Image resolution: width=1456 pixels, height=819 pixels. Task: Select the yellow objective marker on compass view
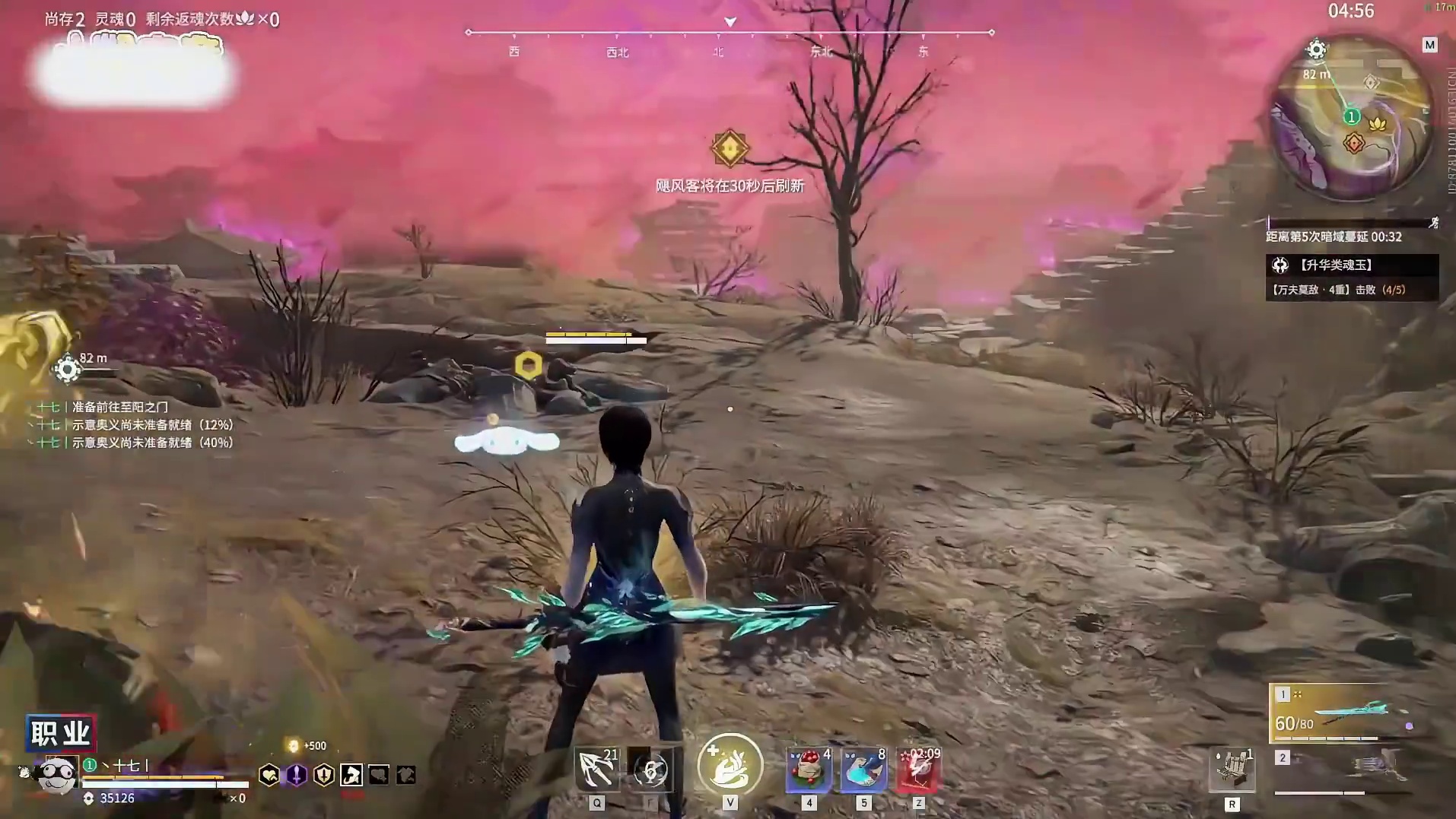(x=729, y=148)
